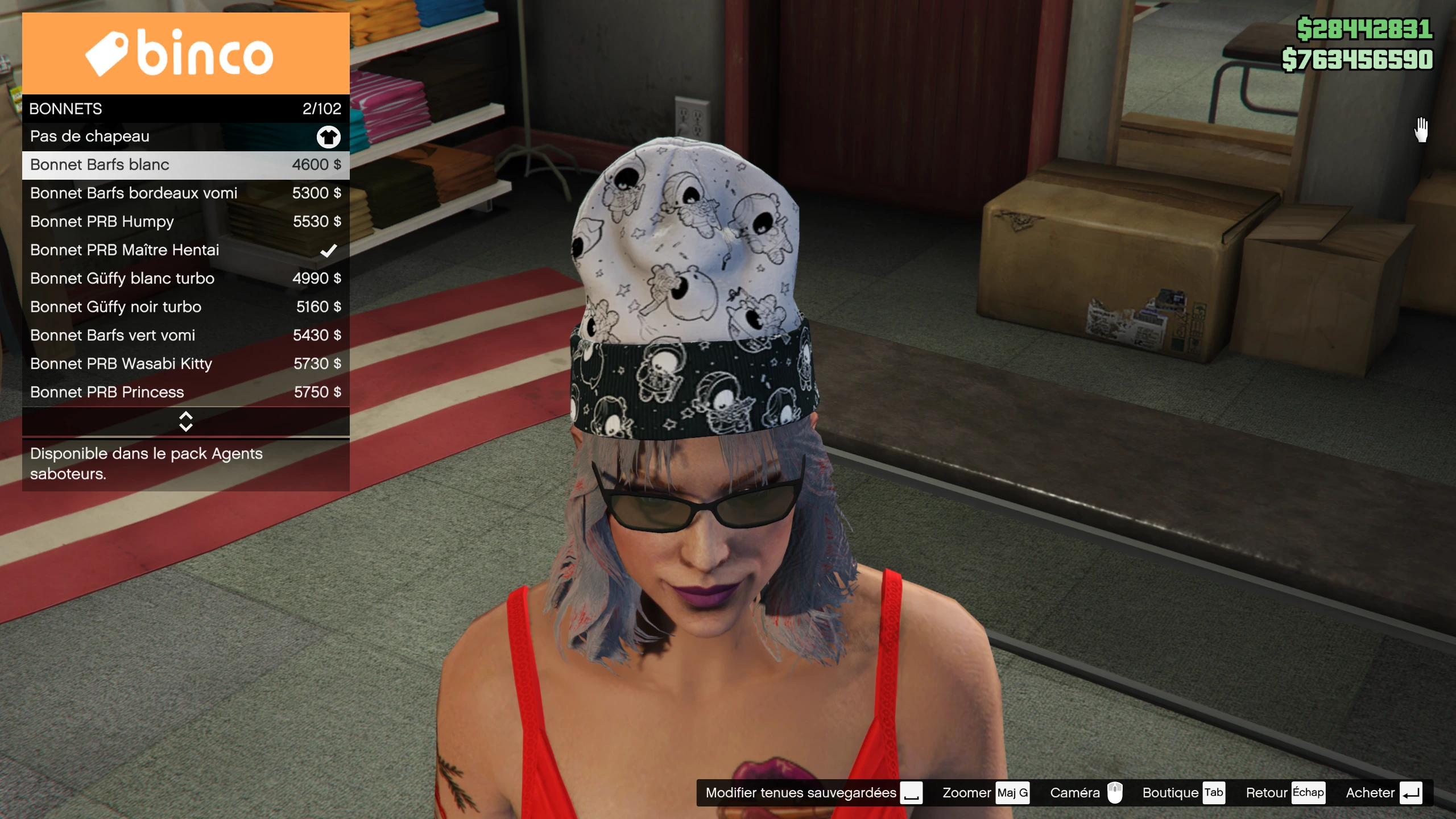Pick Bonnet Barfs vert vomi

[185, 336]
